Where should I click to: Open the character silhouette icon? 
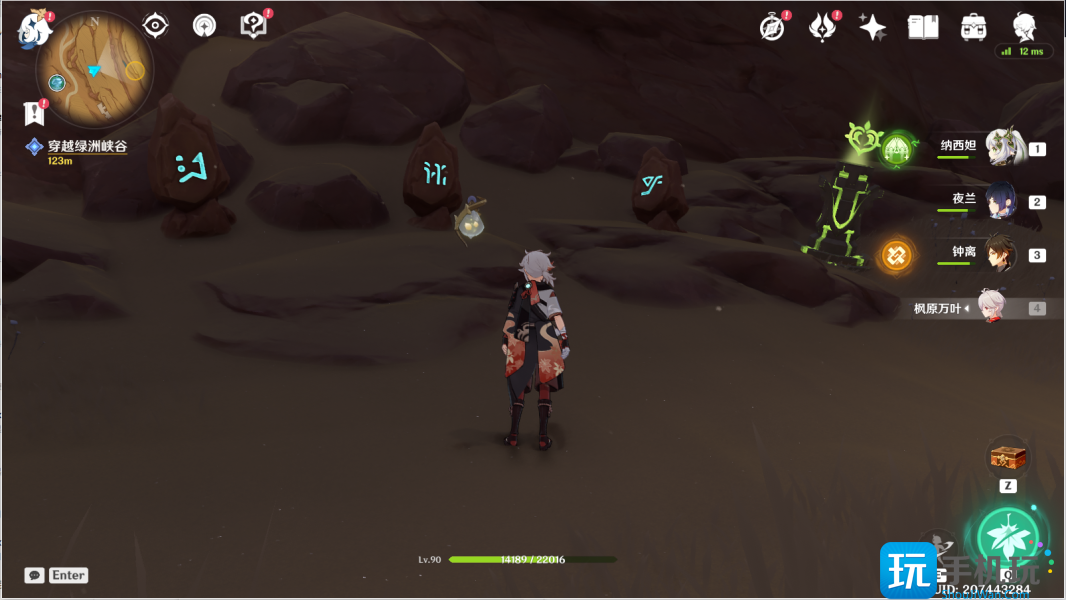(x=1023, y=27)
